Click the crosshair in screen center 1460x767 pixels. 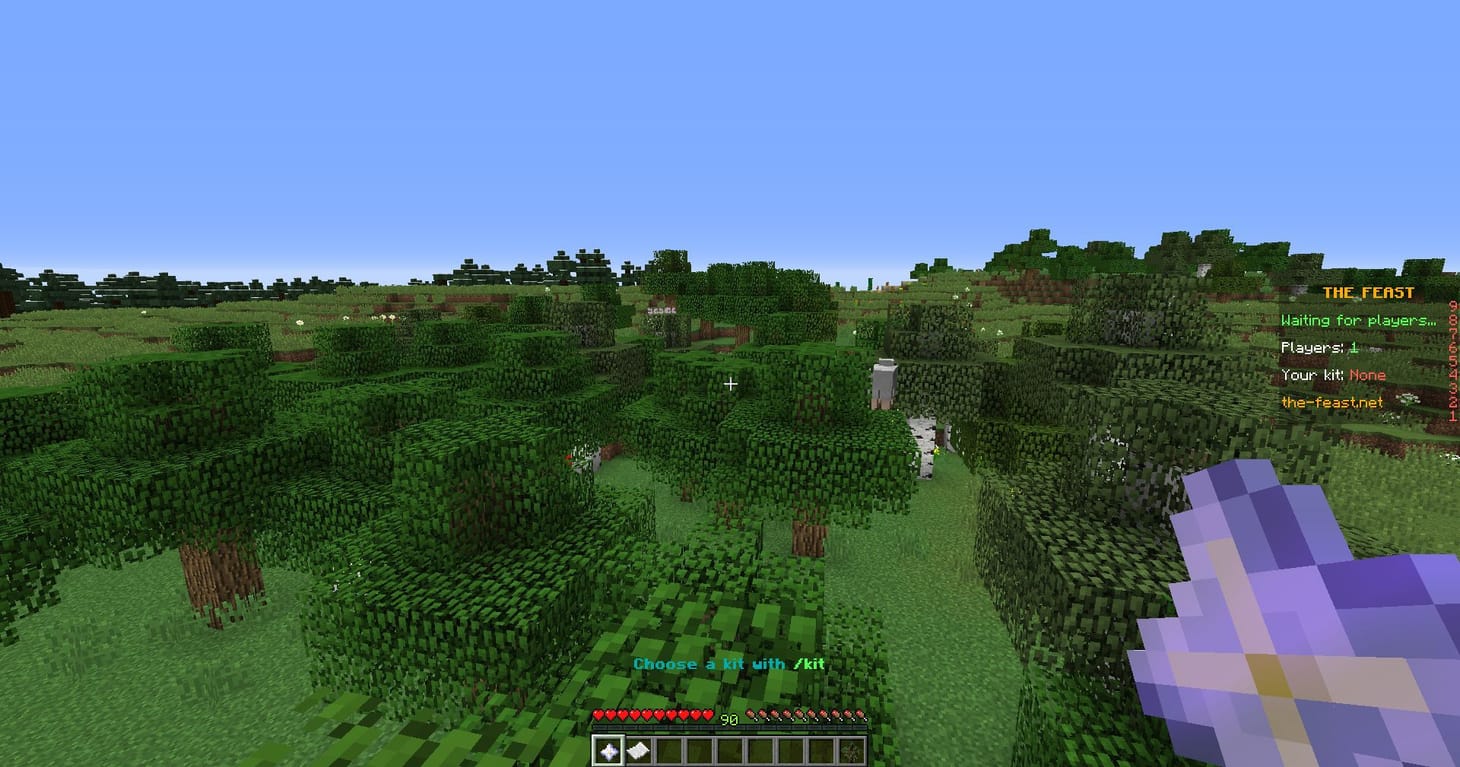pyautogui.click(x=730, y=384)
